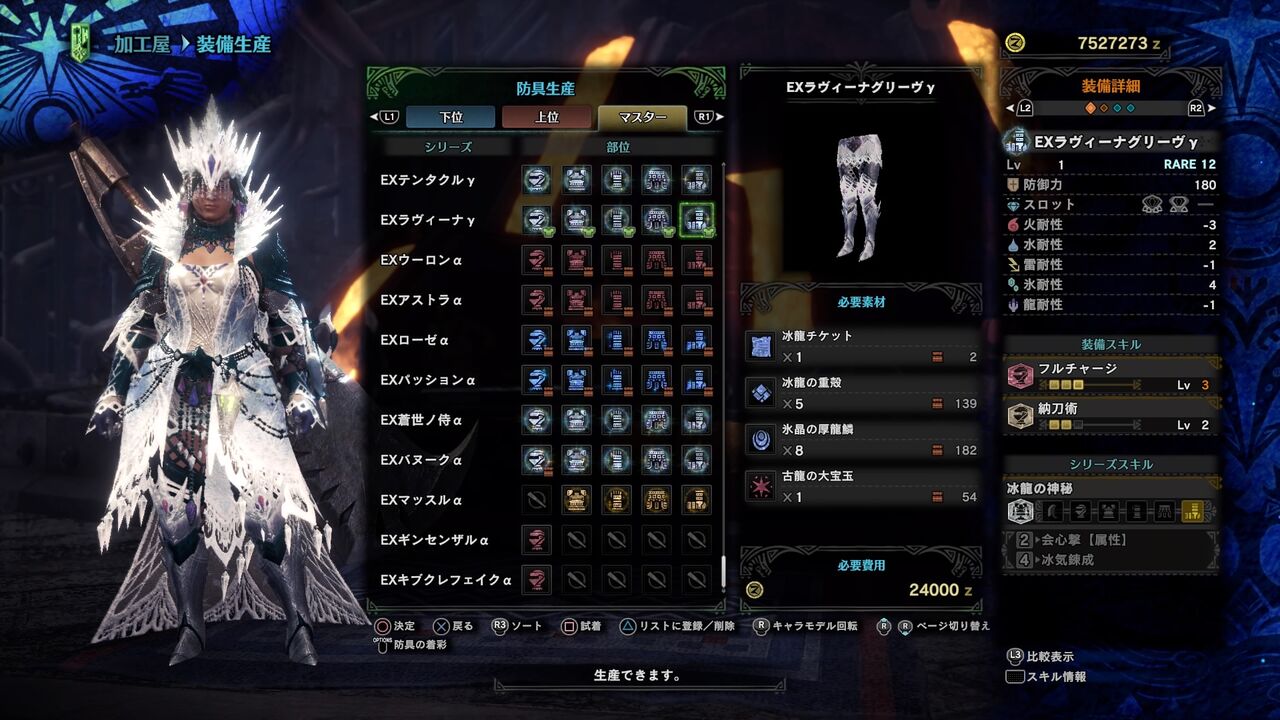Switch to the 上位 tab
Screen dimensions: 1280x720
coord(546,117)
